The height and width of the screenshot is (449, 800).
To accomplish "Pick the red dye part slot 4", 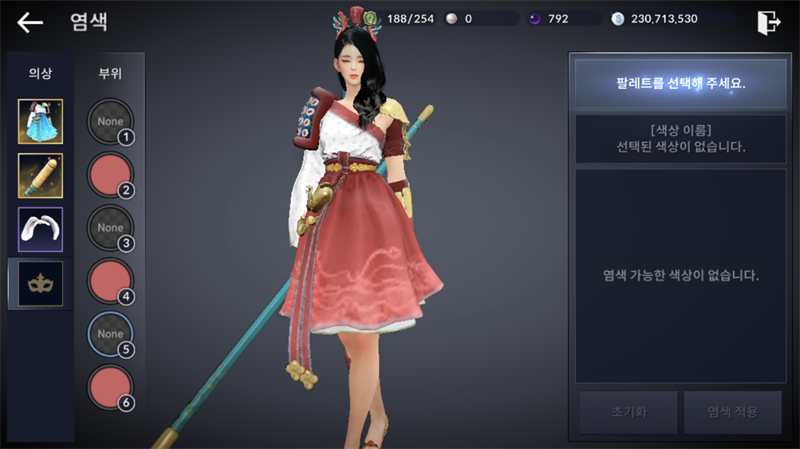I will tap(110, 282).
